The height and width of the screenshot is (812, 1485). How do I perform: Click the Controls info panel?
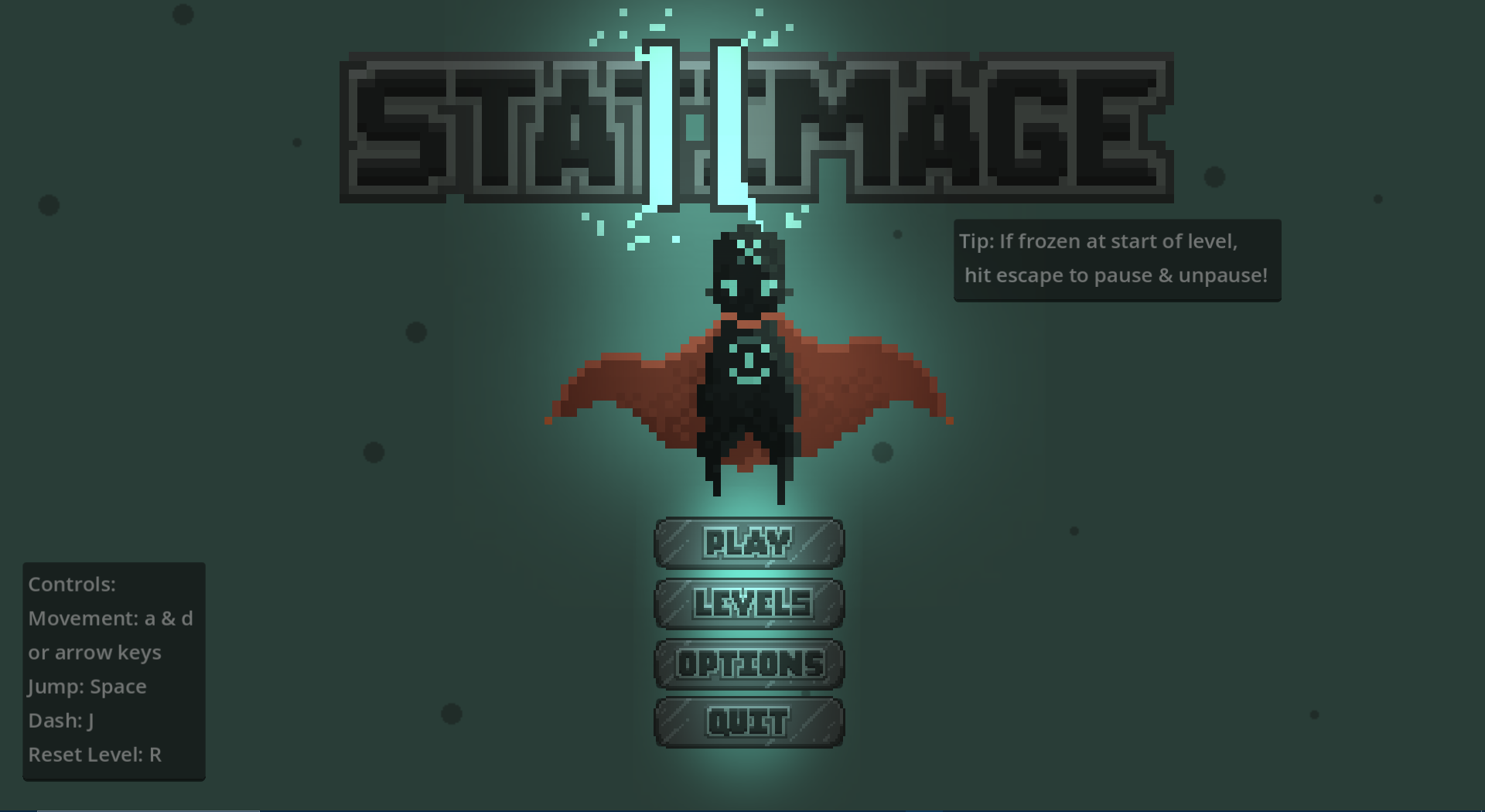coord(113,670)
